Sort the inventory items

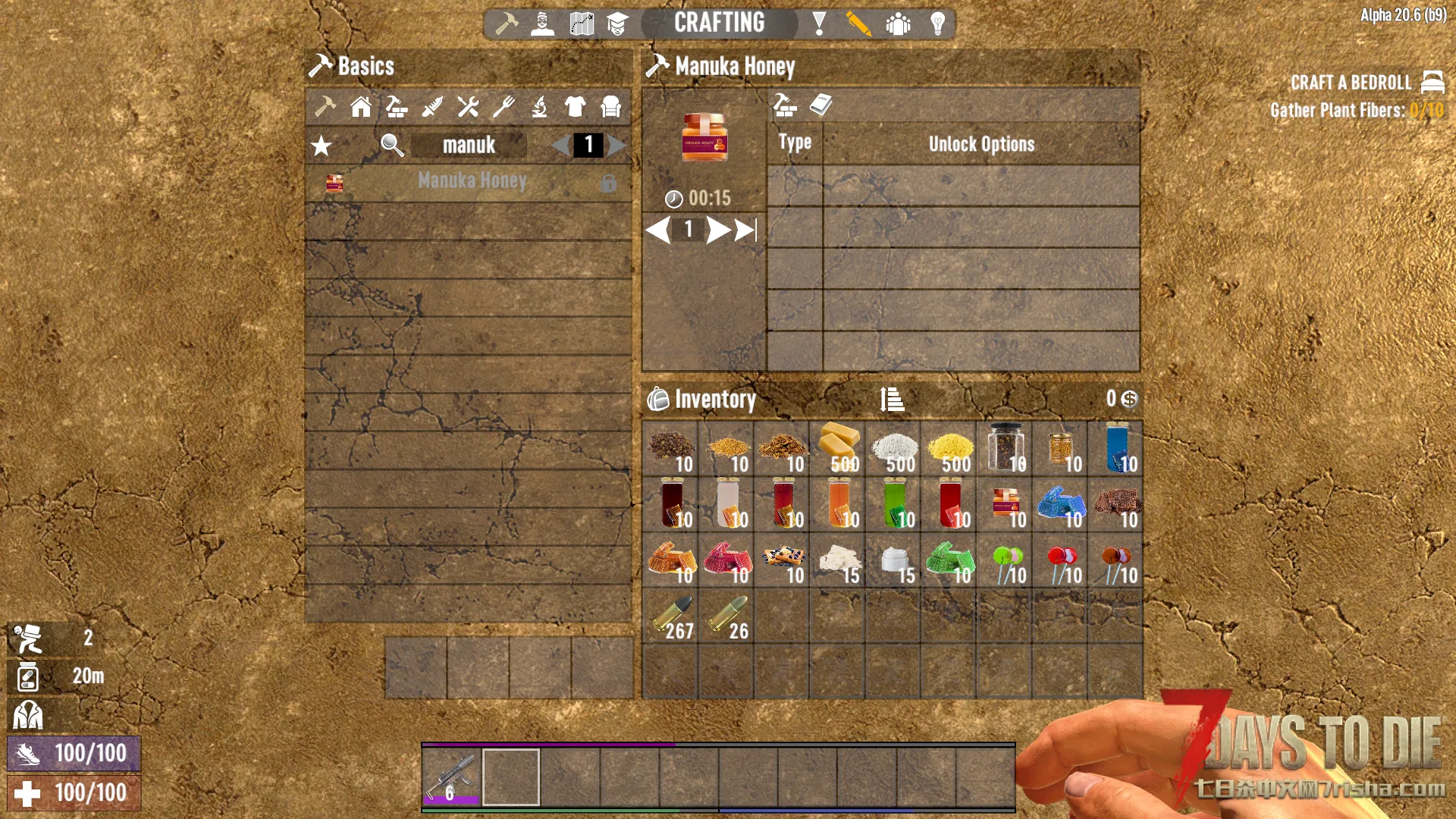892,399
